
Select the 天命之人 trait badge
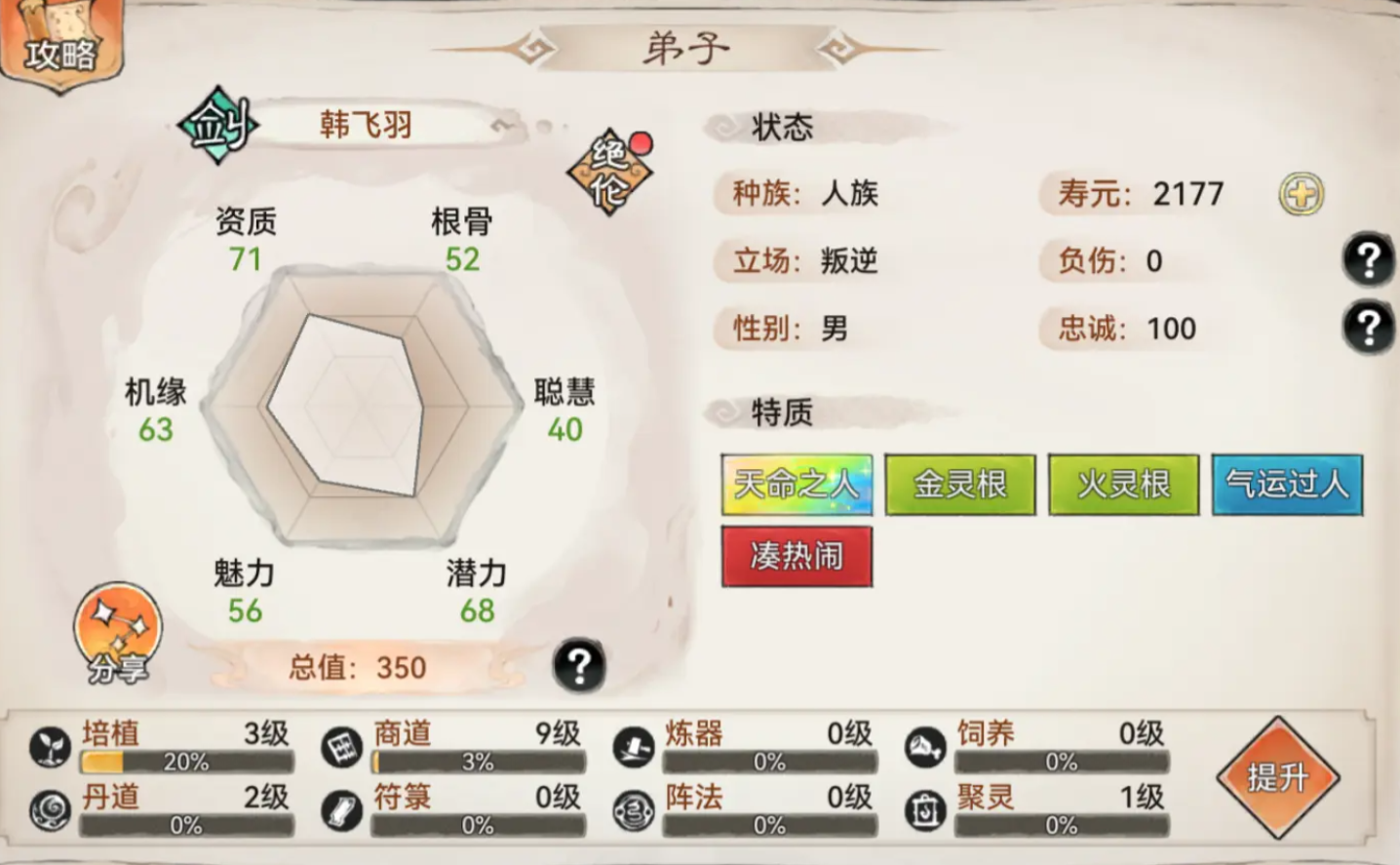797,483
